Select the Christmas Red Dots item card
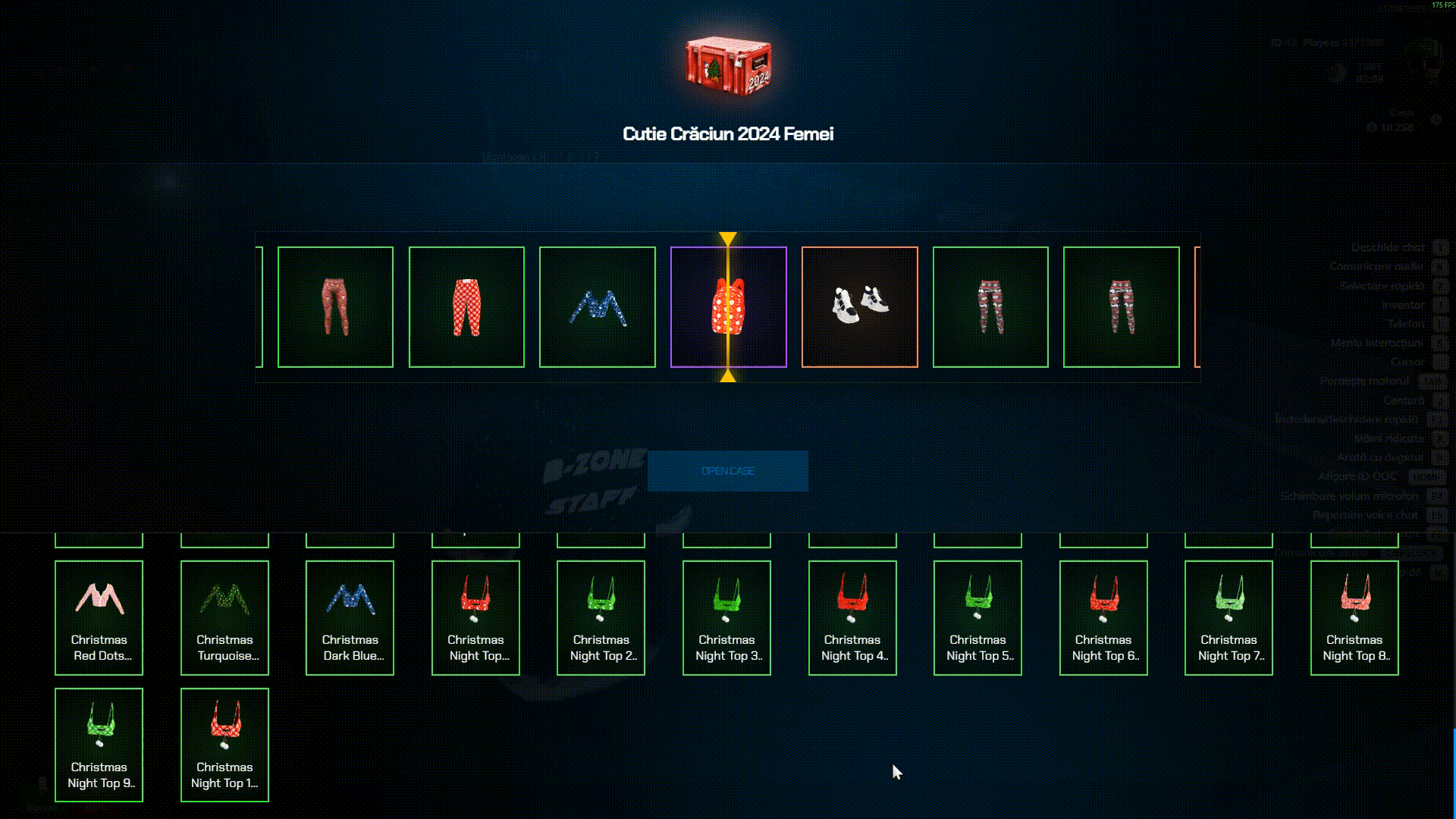 click(x=99, y=617)
